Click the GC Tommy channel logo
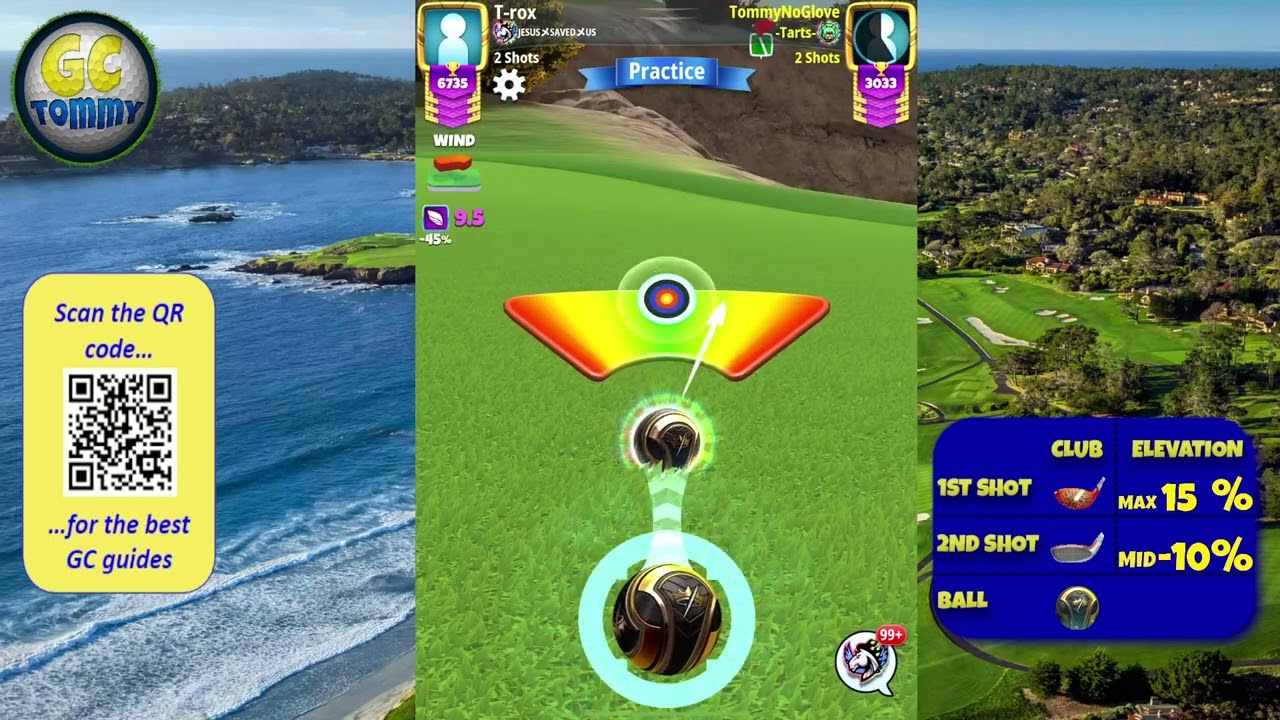 click(x=86, y=88)
